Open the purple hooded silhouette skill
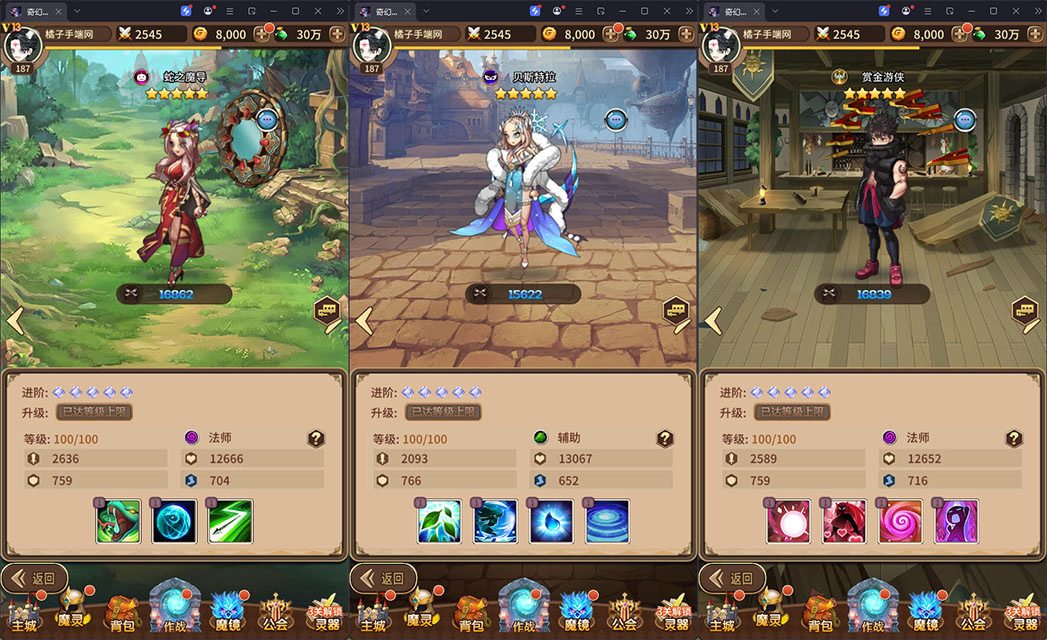The image size is (1047, 640). click(x=956, y=522)
